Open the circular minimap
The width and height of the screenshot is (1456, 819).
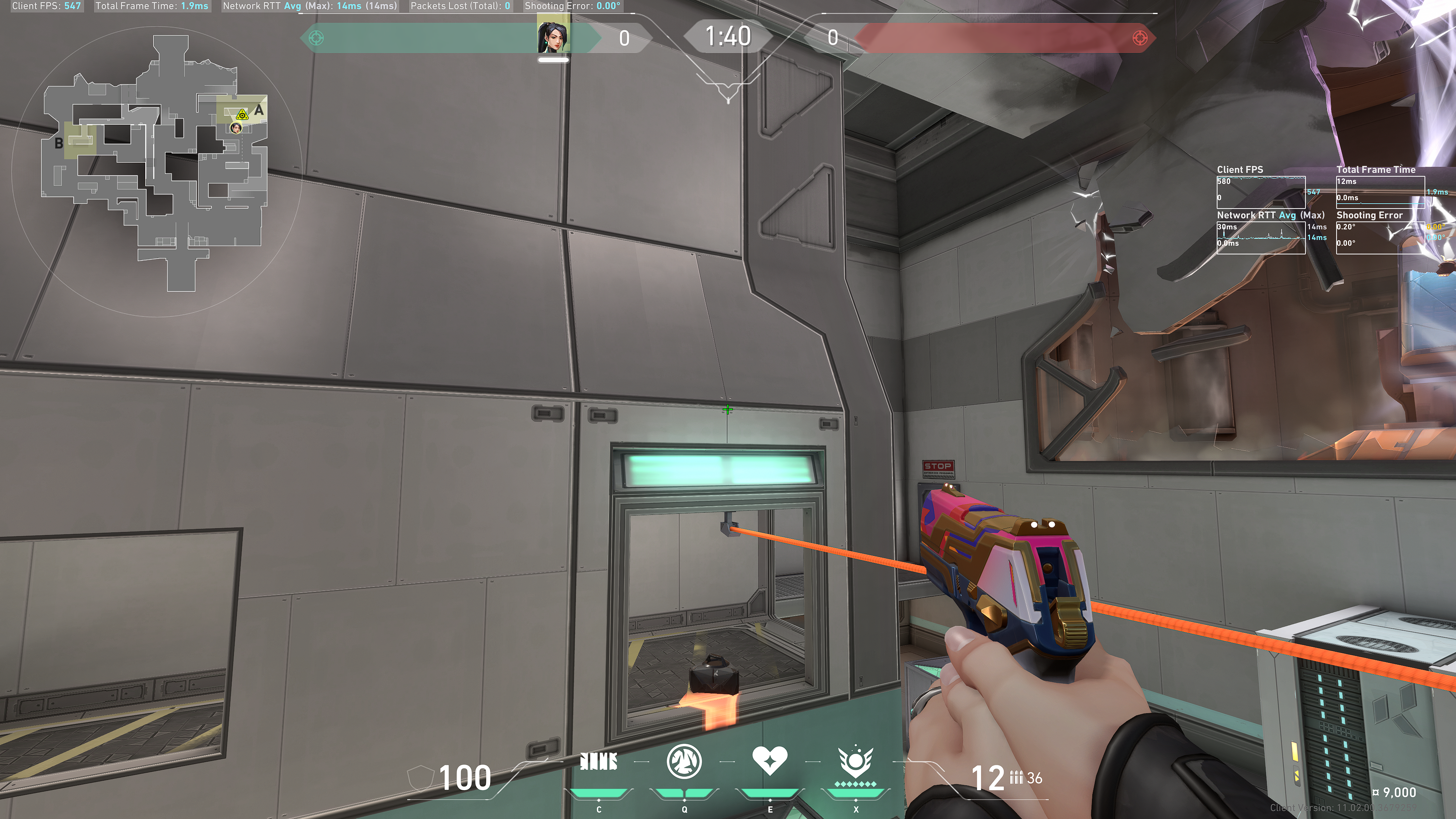155,169
